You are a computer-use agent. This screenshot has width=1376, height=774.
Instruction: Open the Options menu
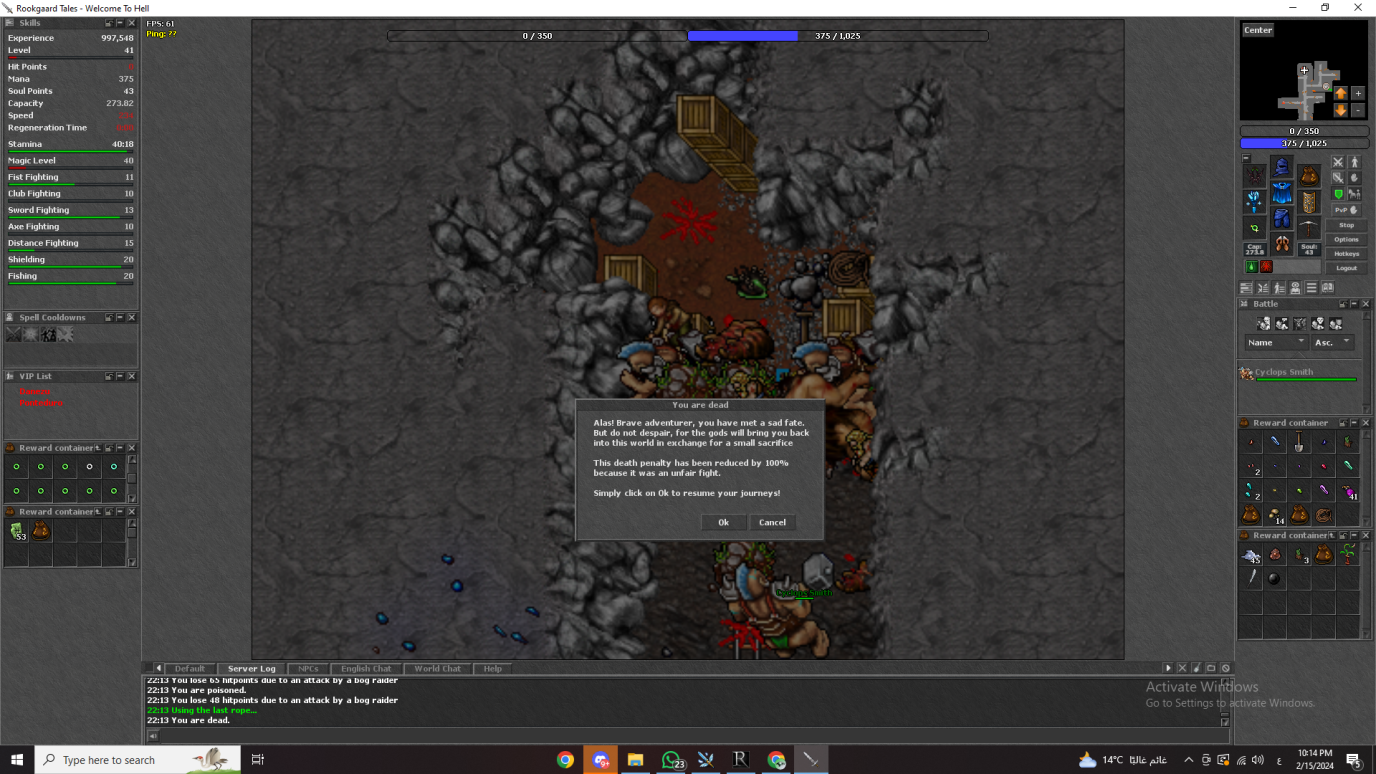coord(1346,239)
